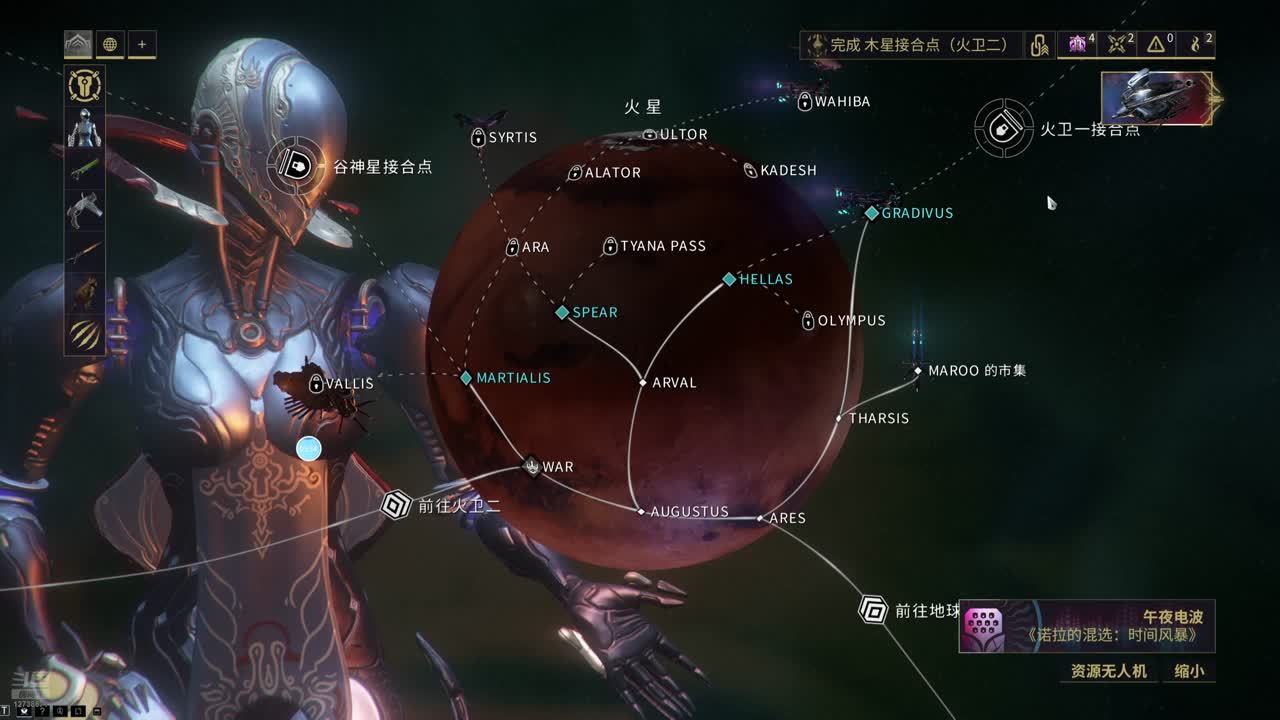1280x720 pixels.
Task: Choose the AUGUSTUS node
Action: pos(642,512)
